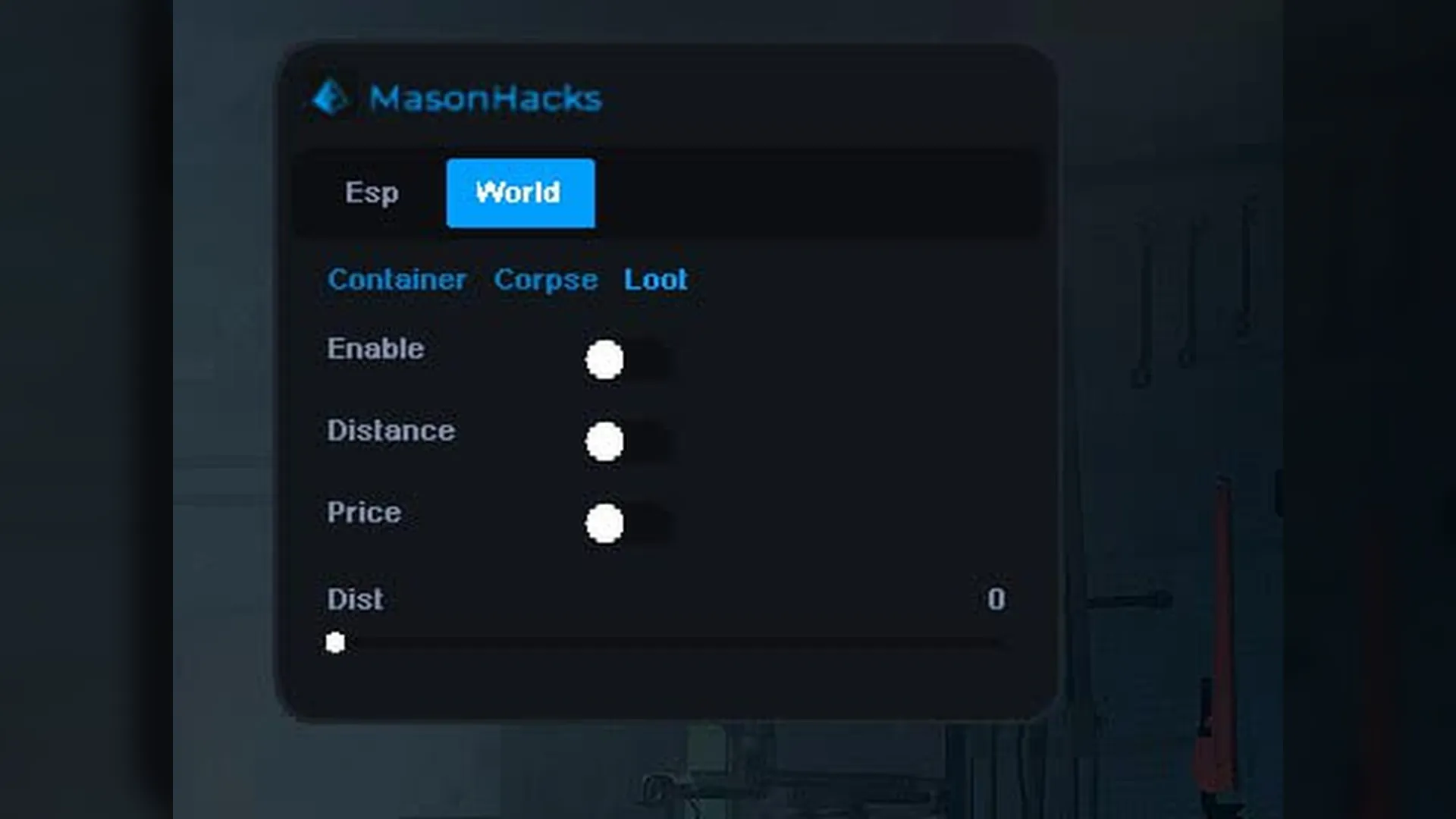1456x819 pixels.
Task: Click the MasonHacks logo icon
Action: [331, 98]
